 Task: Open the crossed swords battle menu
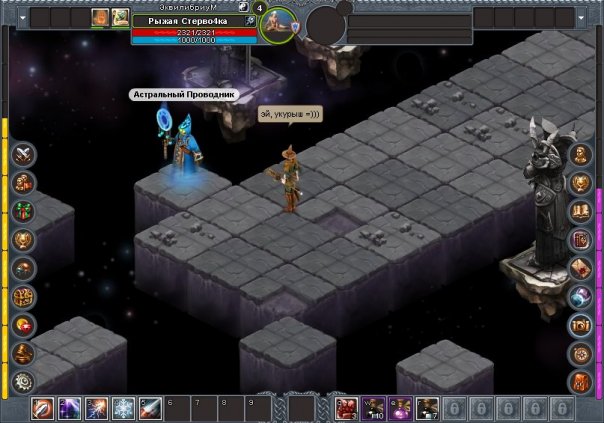click(x=23, y=154)
